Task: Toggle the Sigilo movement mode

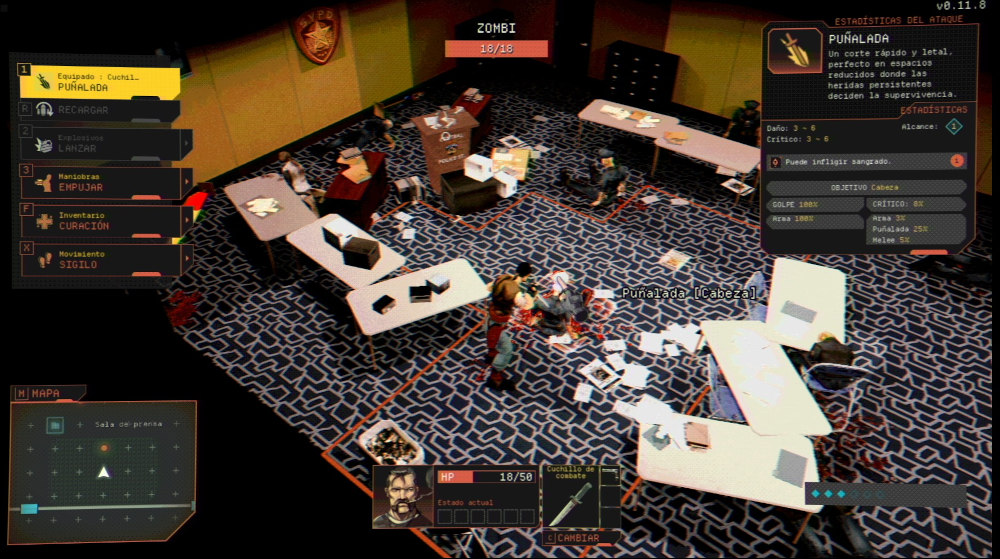Action: [98, 260]
